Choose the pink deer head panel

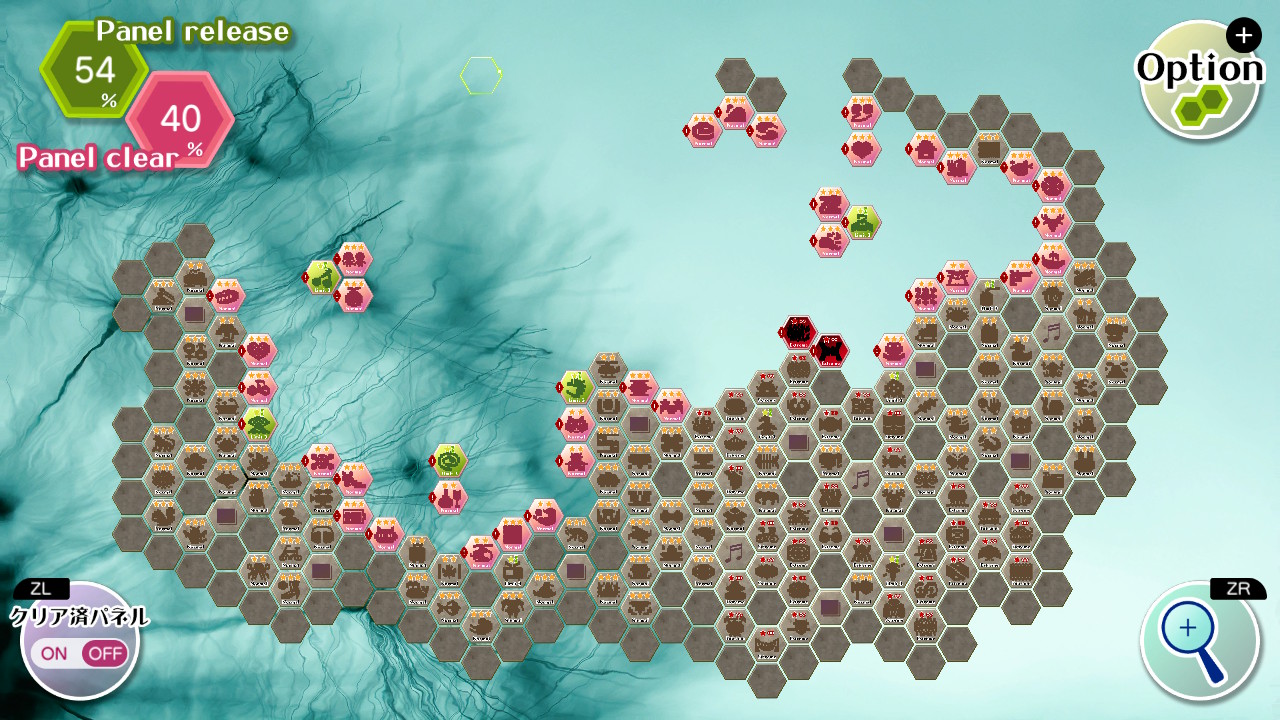[x=1052, y=221]
